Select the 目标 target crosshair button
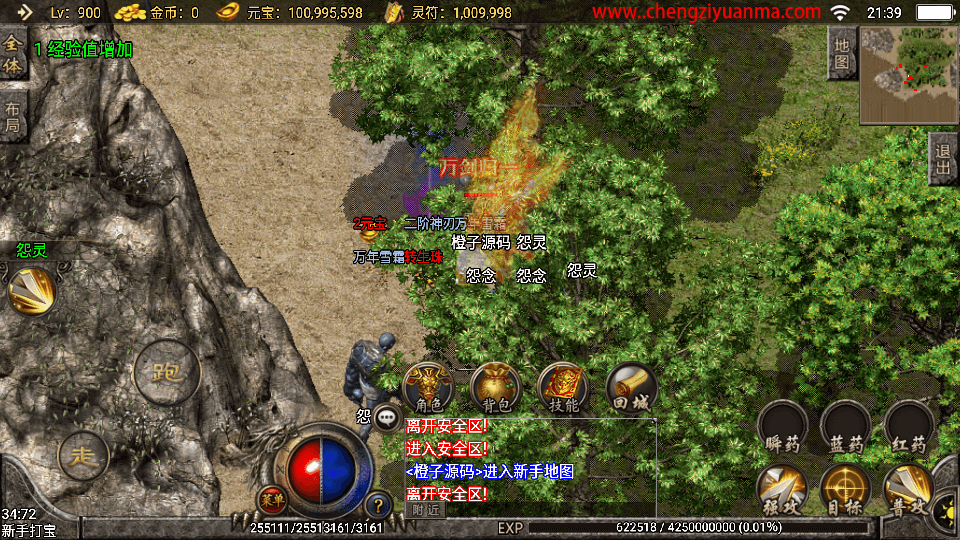960x540 pixels. (846, 489)
